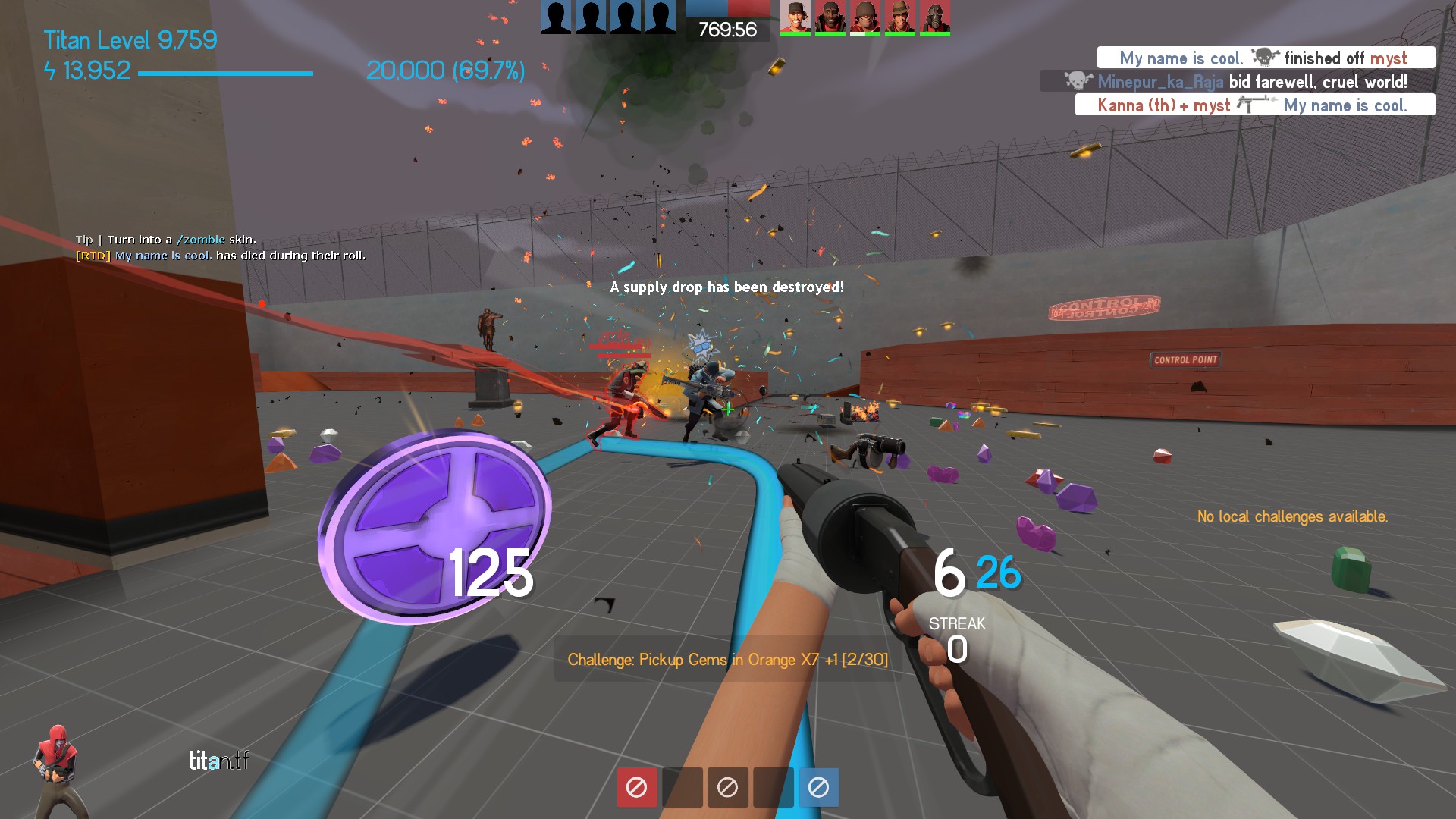Select the neutral locked control point icon
Screen dimensions: 1456x819
727,787
